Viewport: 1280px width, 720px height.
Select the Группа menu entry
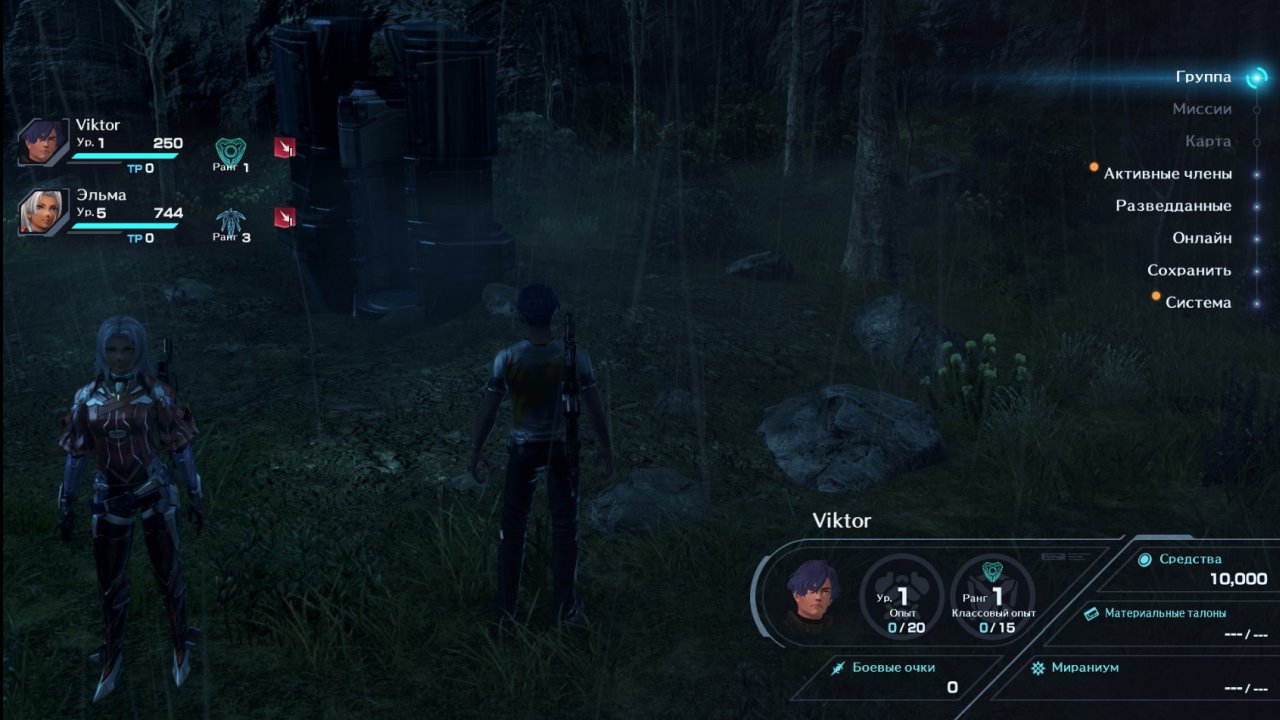[1203, 78]
